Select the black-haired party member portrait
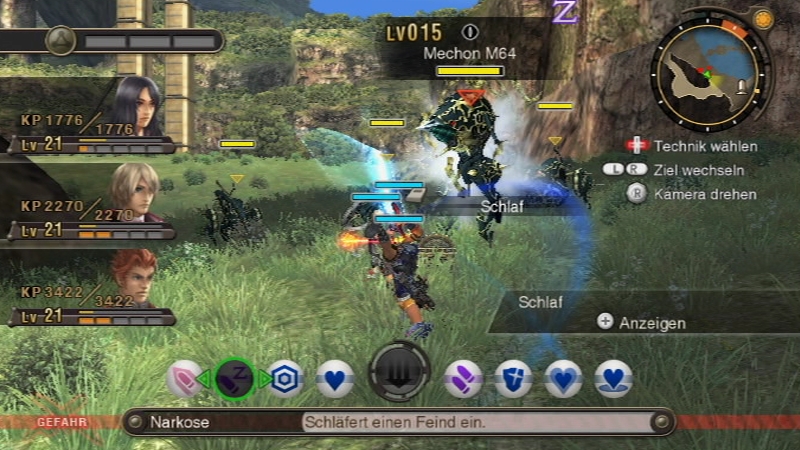This screenshot has width=800, height=450. tap(136, 105)
